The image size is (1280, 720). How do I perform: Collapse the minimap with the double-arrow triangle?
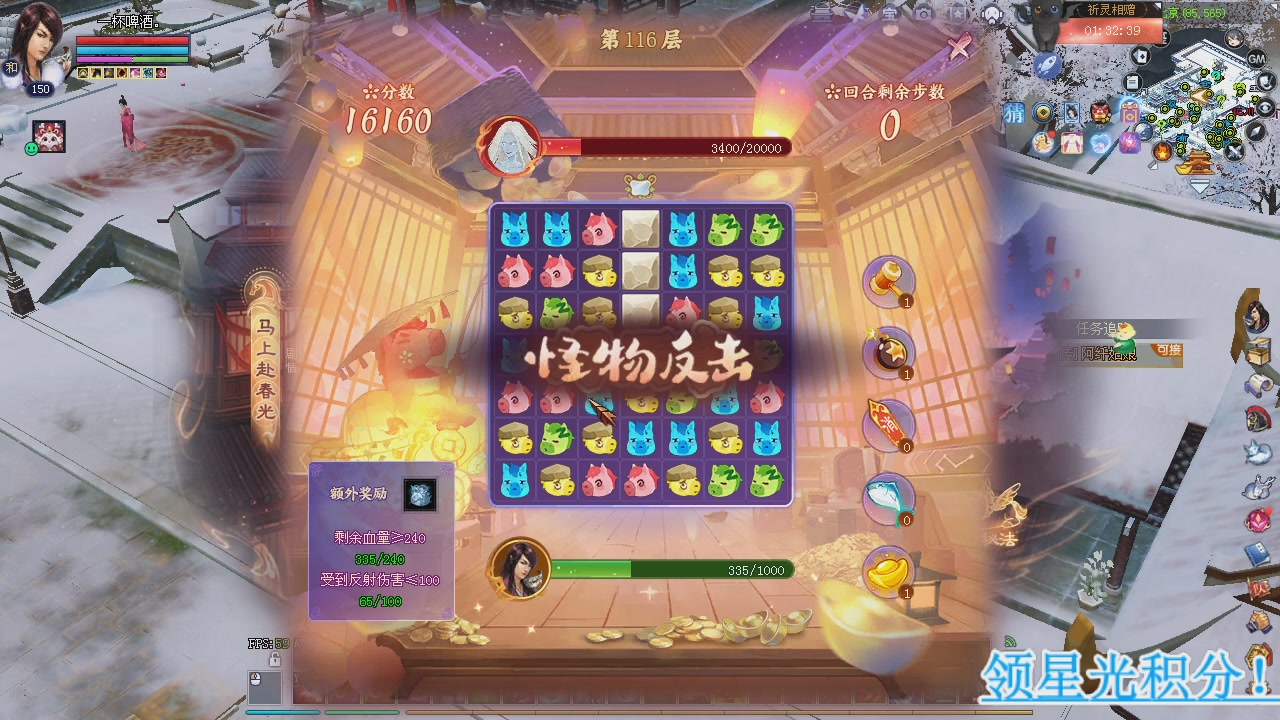(x=1199, y=185)
